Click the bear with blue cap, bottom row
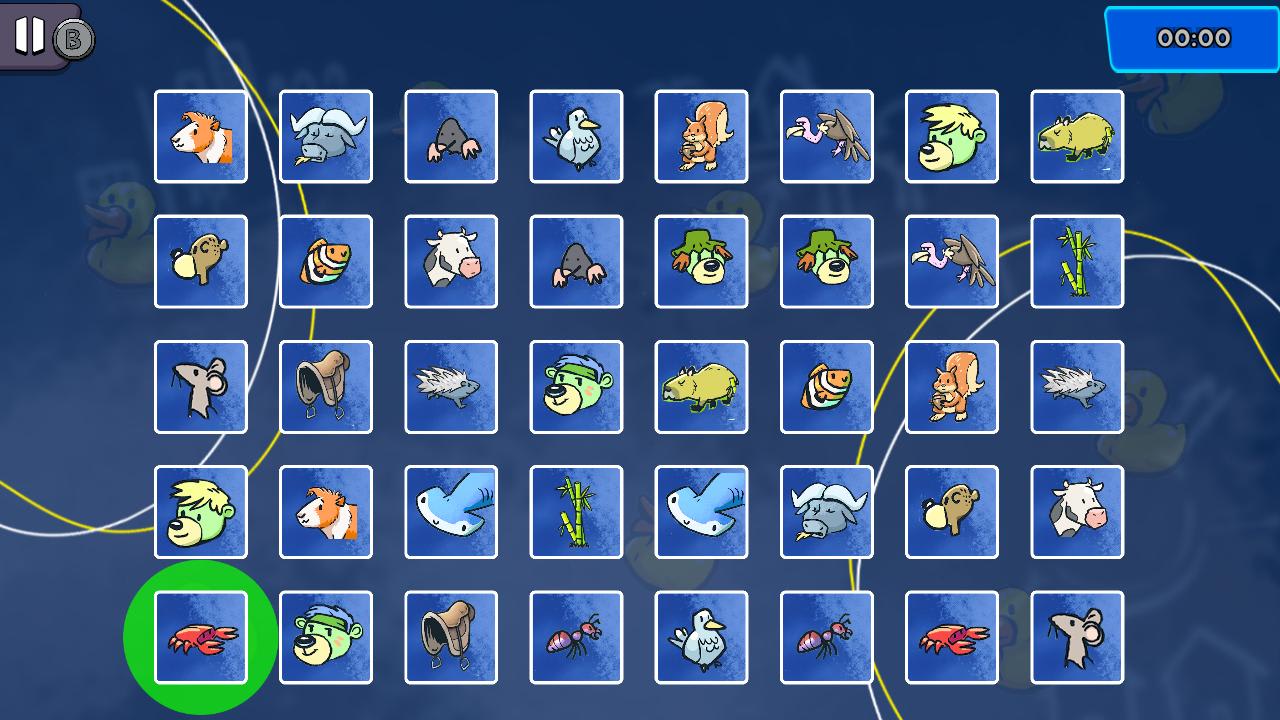Image resolution: width=1280 pixels, height=720 pixels. [326, 636]
